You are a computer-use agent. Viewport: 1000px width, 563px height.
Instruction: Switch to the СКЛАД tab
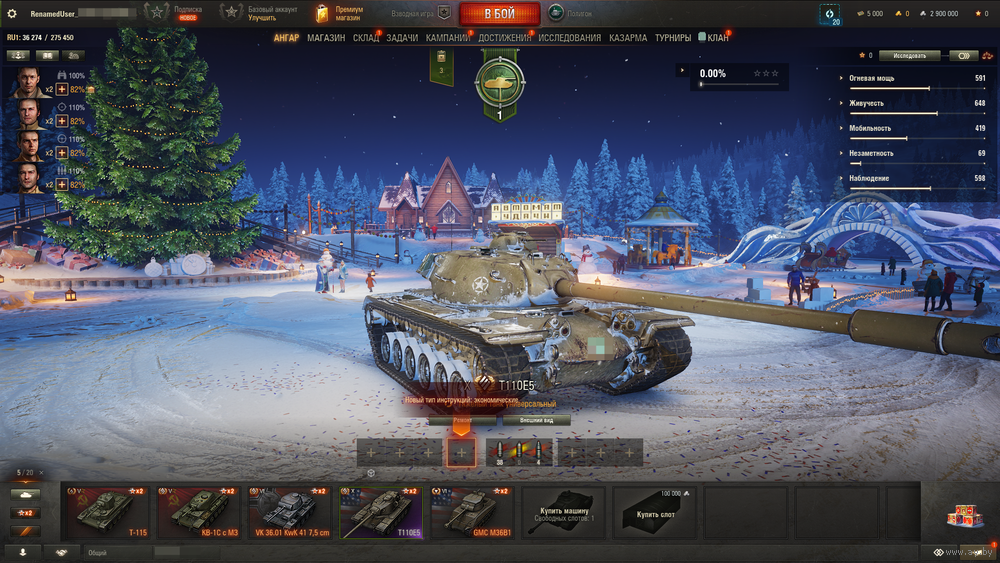366,38
